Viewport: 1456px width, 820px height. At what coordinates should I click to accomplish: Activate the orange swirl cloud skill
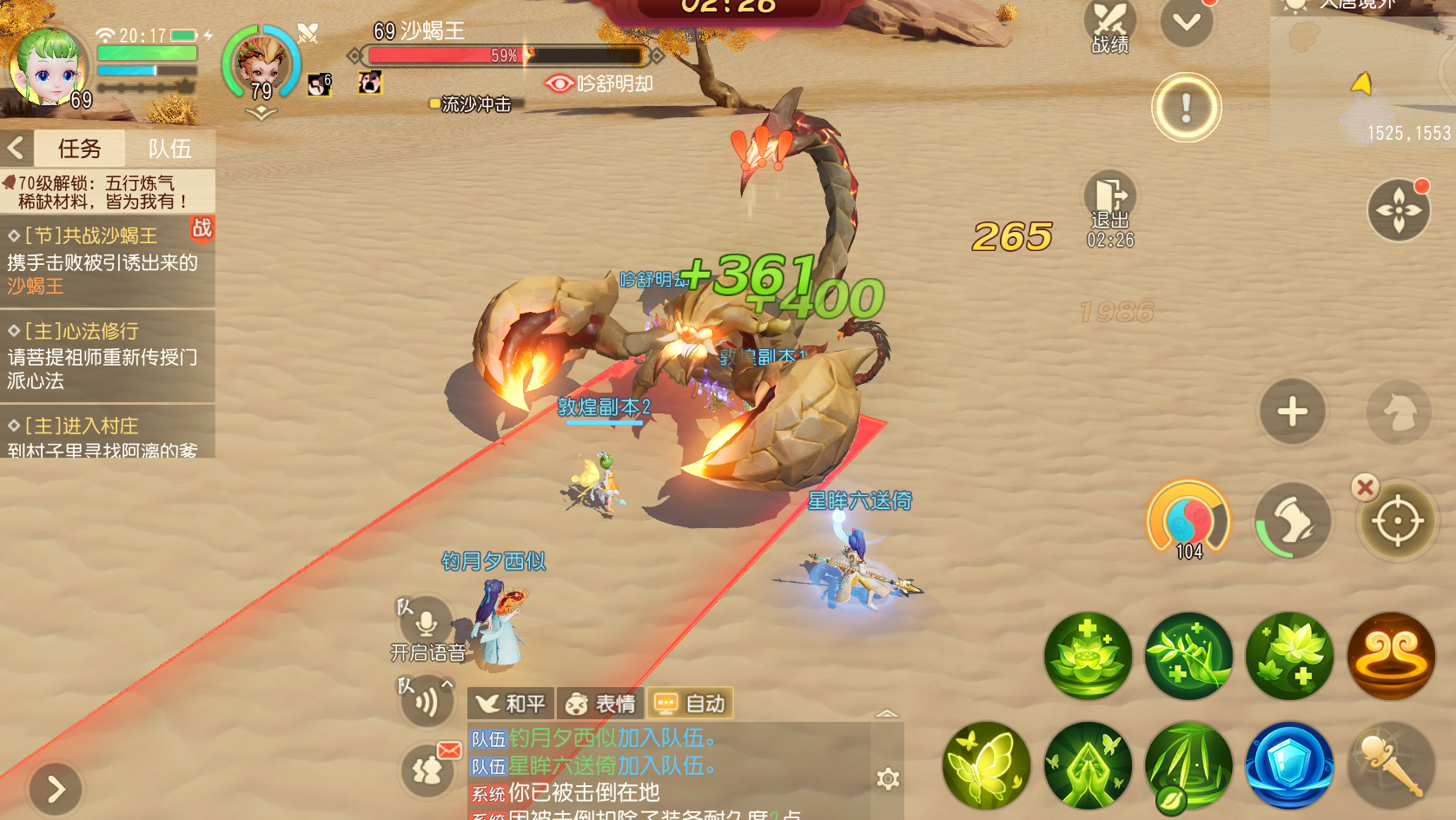tap(1391, 656)
